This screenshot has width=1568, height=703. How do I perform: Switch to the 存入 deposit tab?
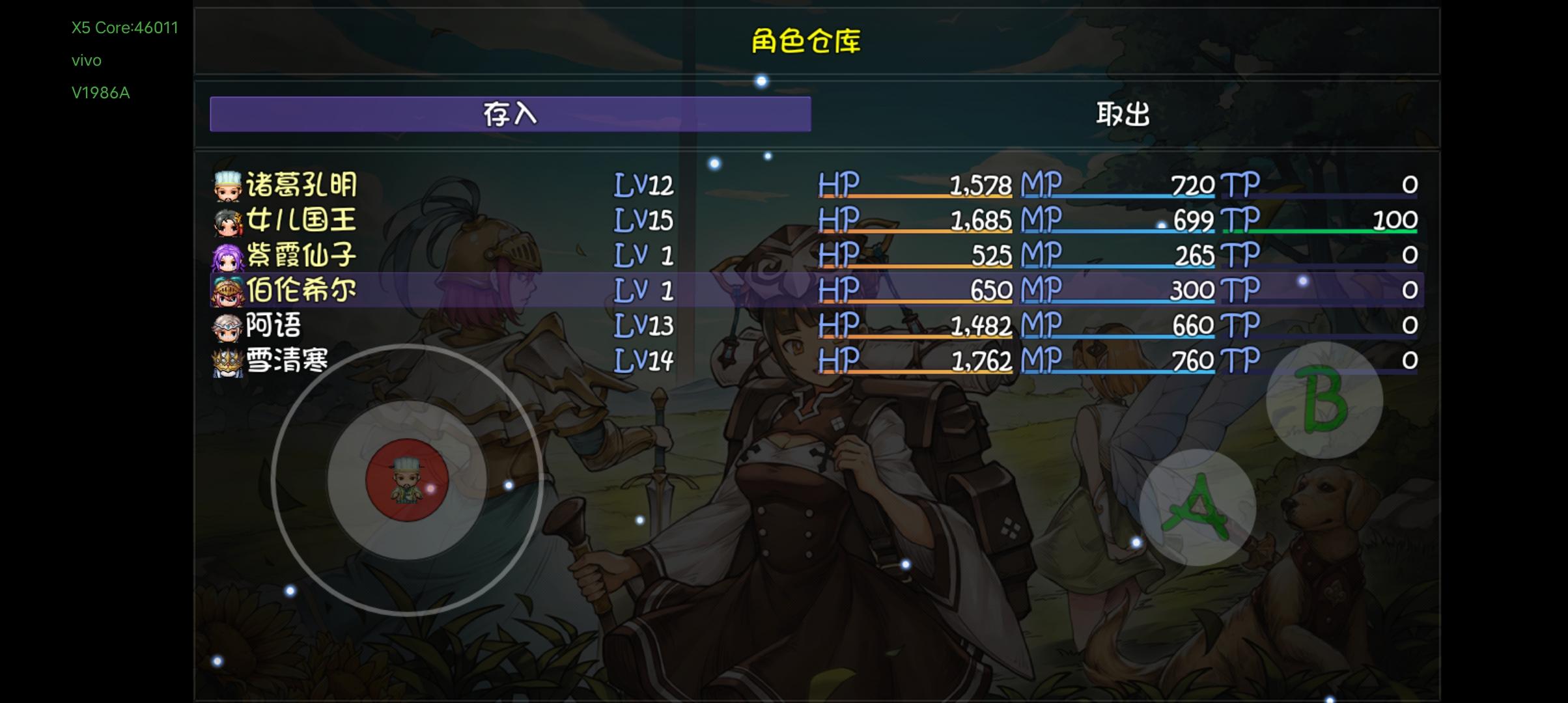coord(511,113)
